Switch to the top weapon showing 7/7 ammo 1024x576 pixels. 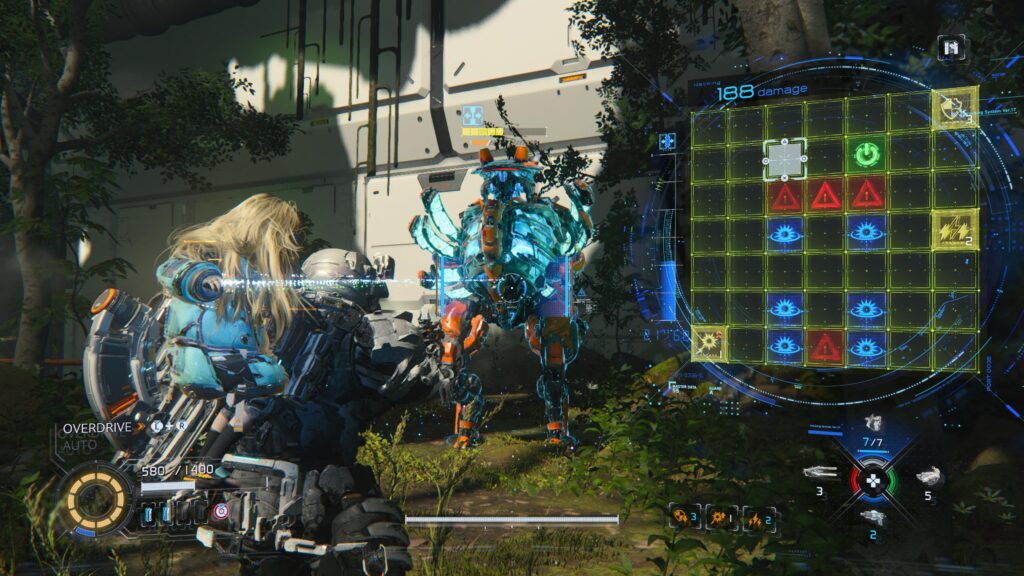click(x=872, y=425)
